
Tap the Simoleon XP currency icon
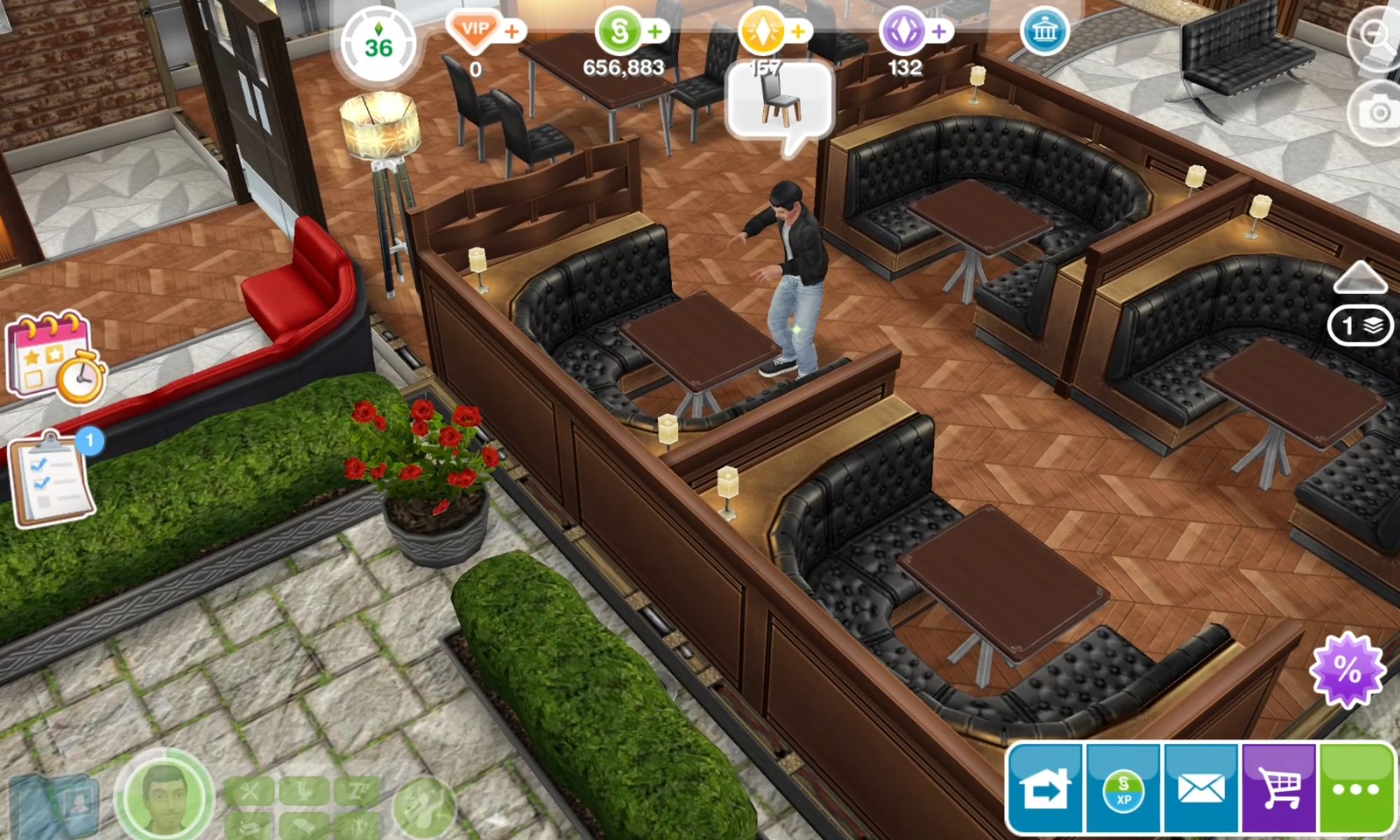[1123, 790]
